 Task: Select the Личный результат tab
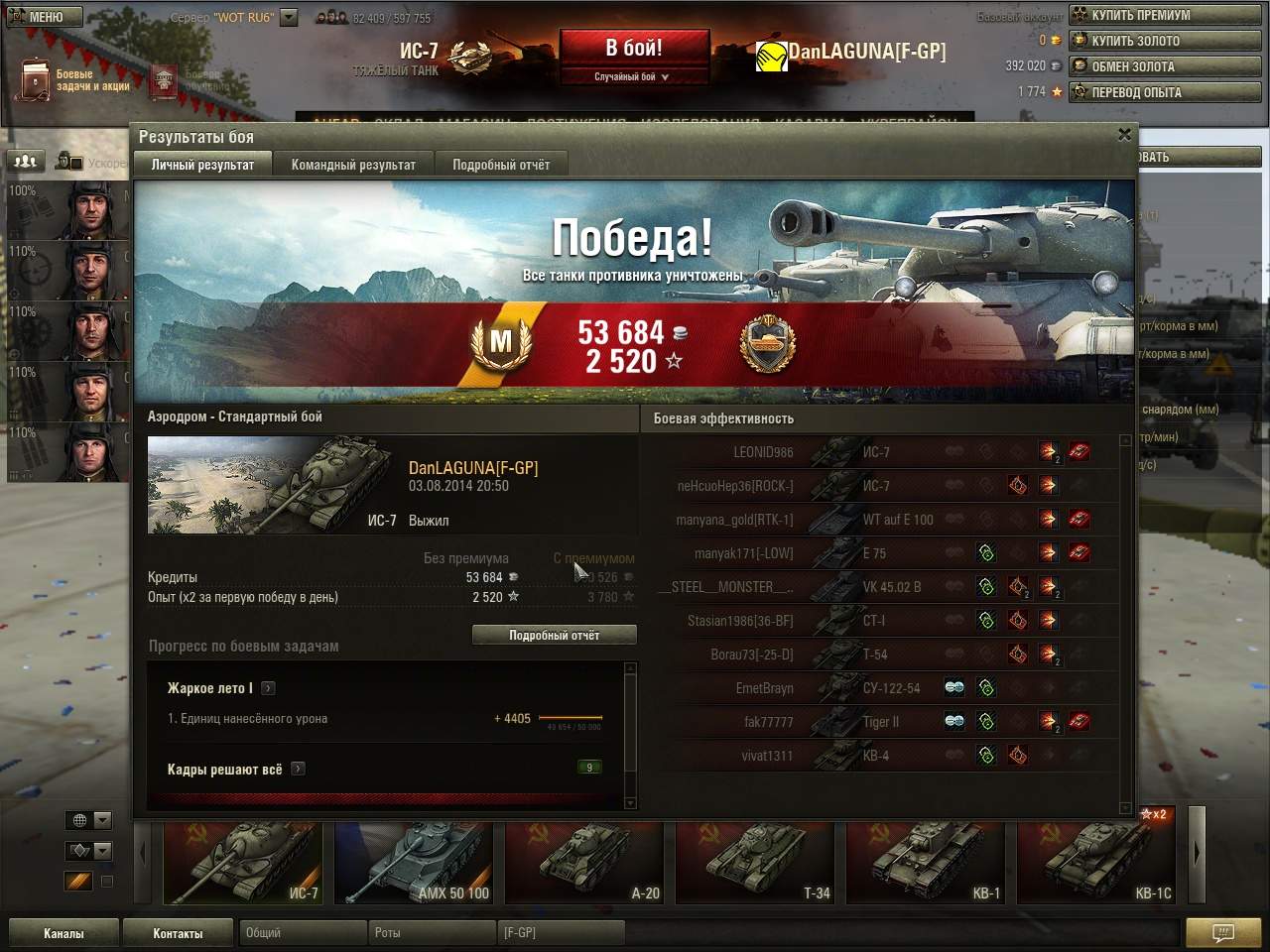(202, 165)
